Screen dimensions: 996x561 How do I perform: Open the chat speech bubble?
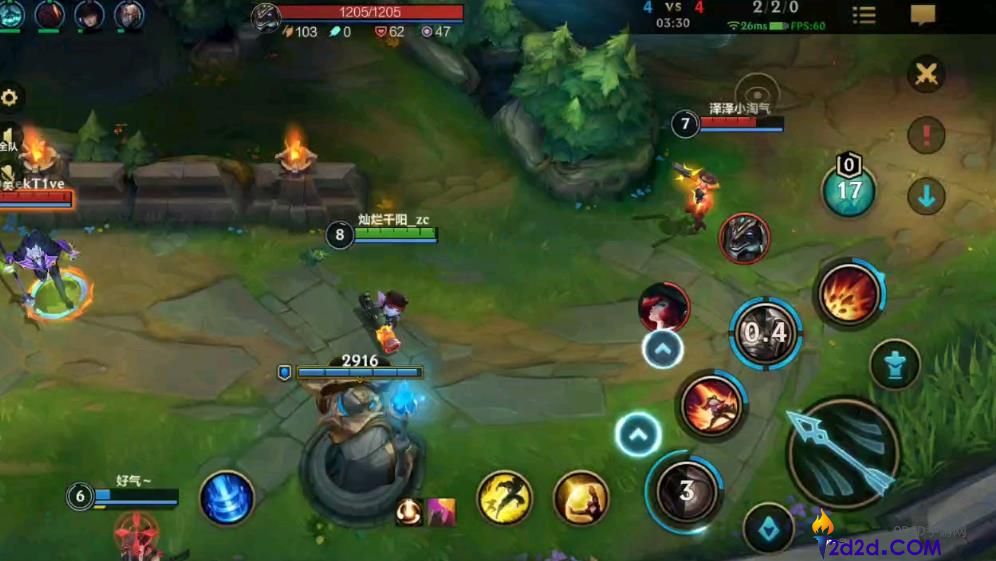point(923,15)
